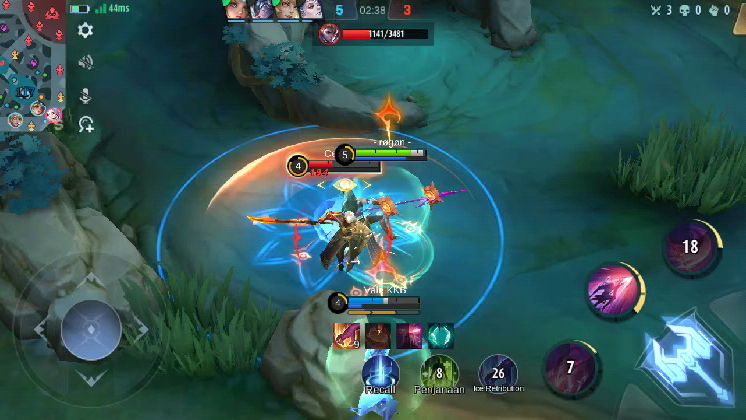Open scoreboard via kills/deaths/assists panel
This screenshot has height=420, width=746.
point(699,10)
